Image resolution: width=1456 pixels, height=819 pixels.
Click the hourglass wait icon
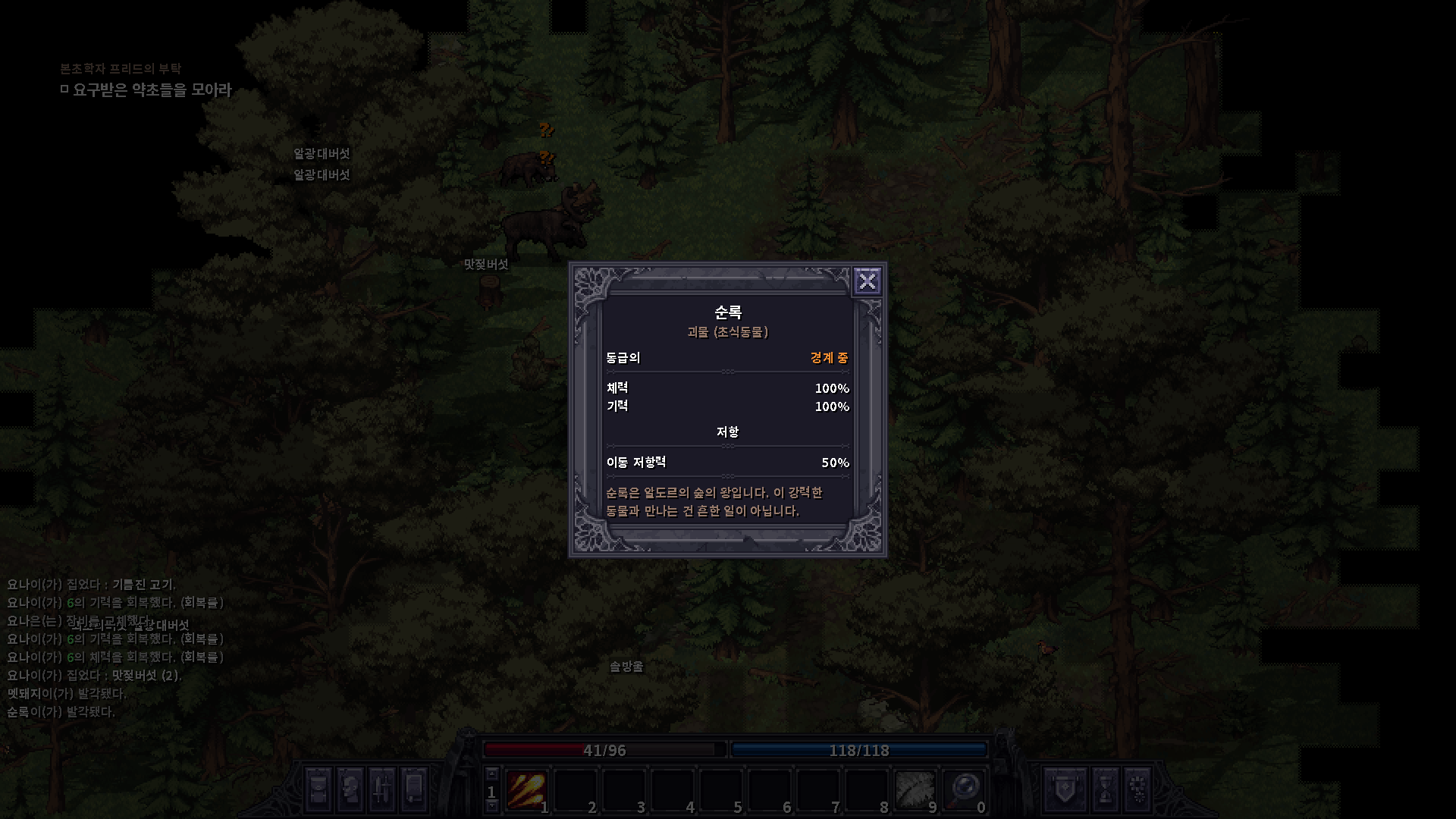pos(1105,789)
